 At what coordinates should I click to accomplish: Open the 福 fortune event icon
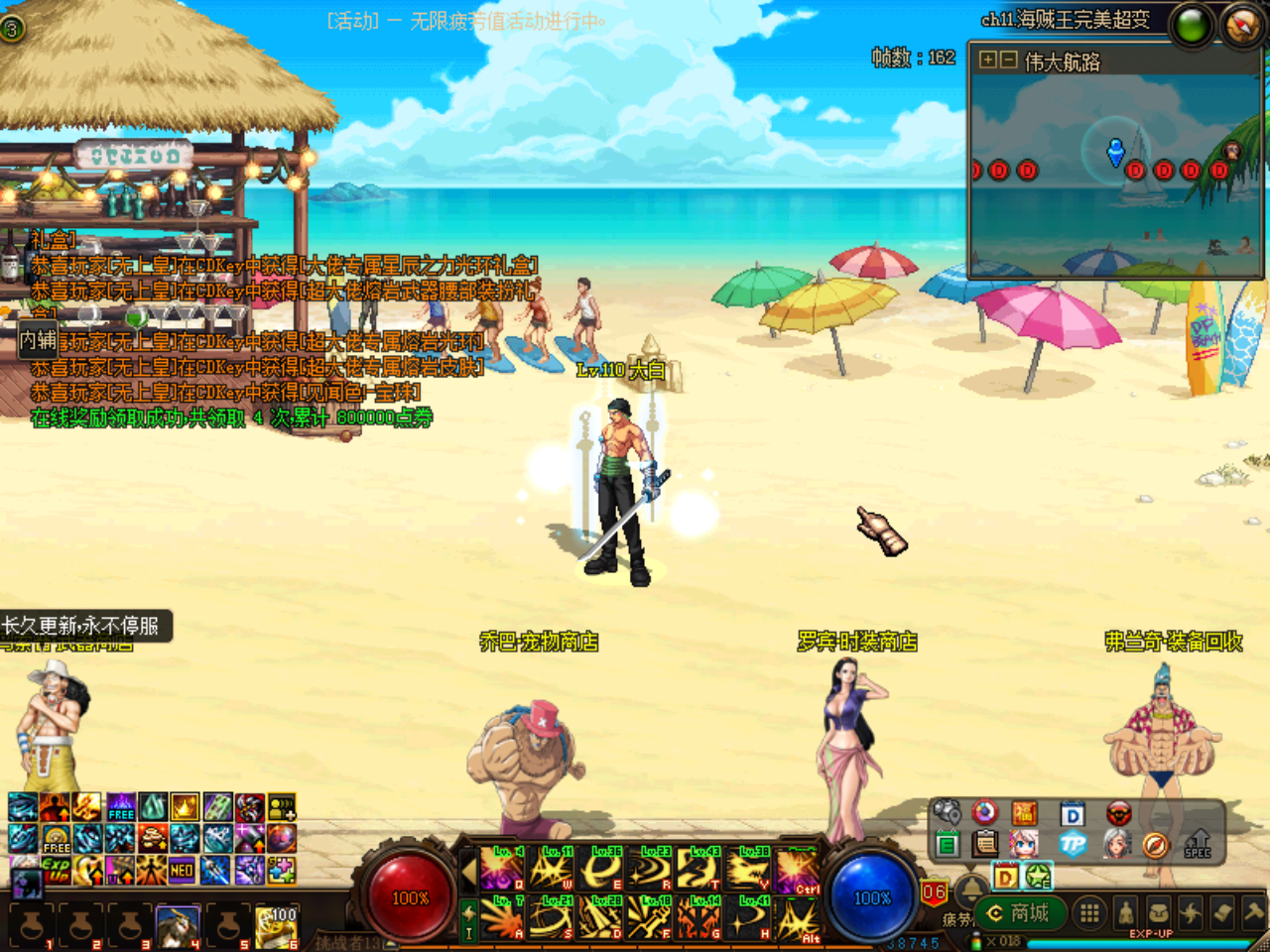tap(1026, 814)
